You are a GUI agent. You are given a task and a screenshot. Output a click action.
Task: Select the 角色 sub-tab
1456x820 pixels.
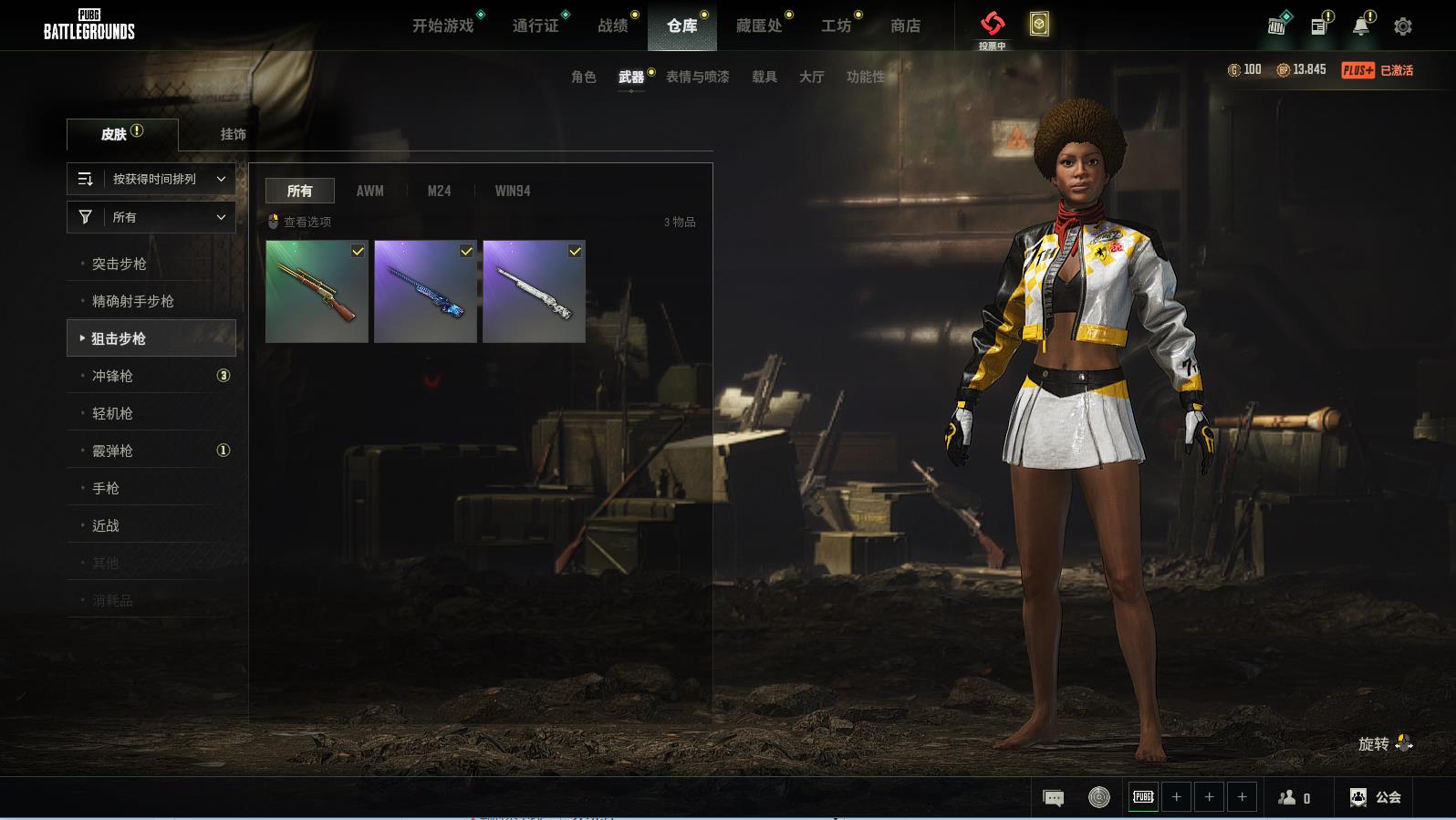[x=583, y=78]
